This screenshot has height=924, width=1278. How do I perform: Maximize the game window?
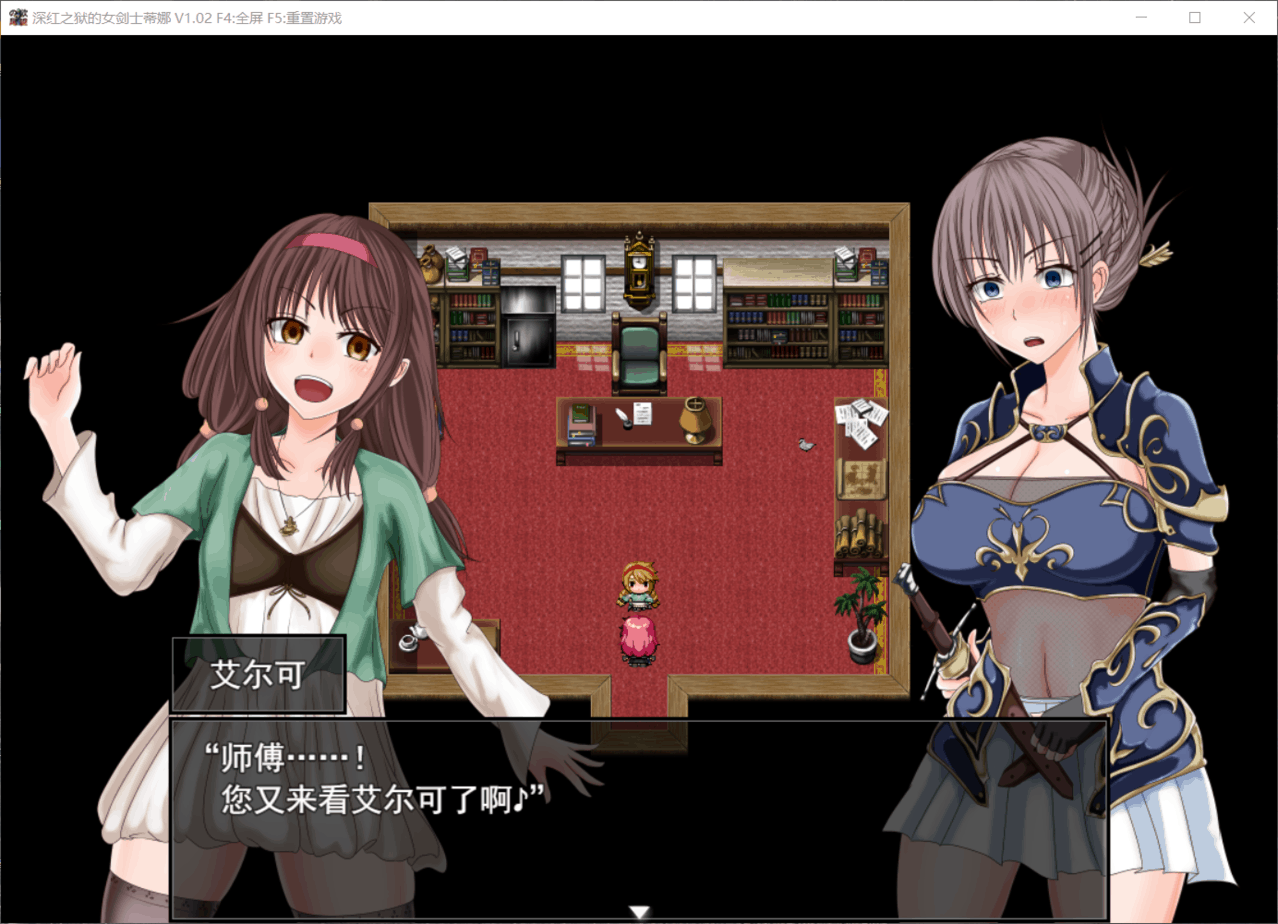tap(1194, 17)
